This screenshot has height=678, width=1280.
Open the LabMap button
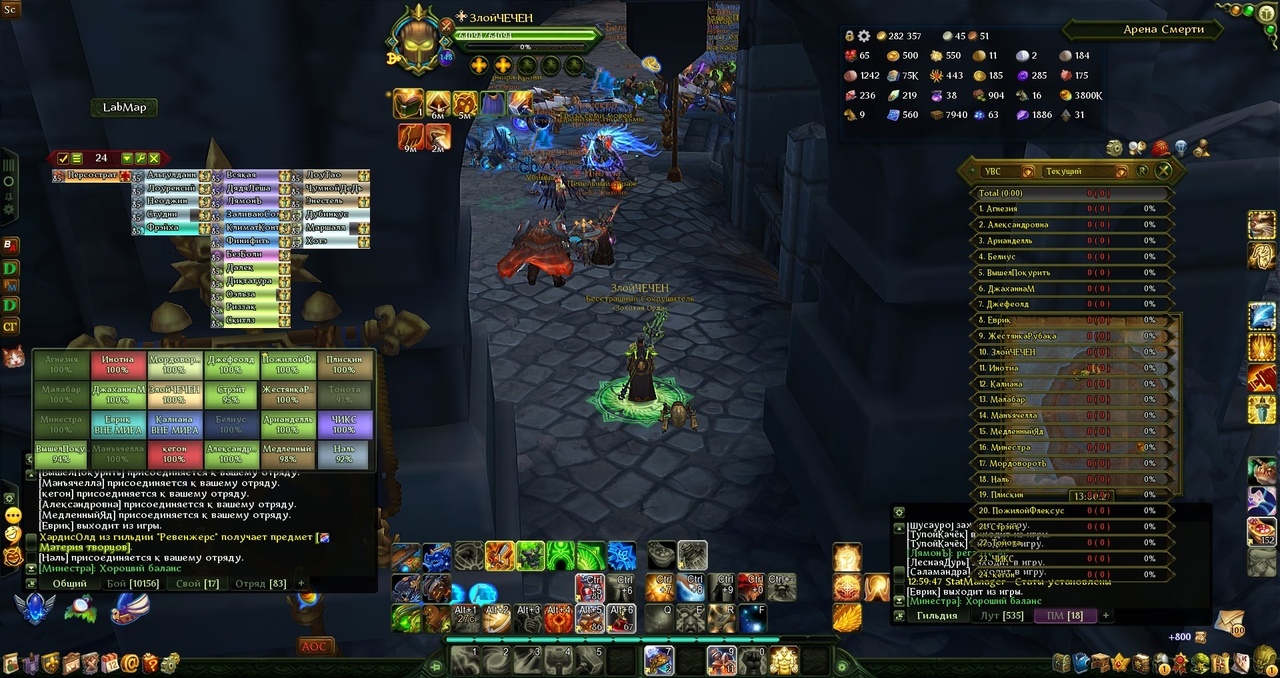pyautogui.click(x=124, y=107)
